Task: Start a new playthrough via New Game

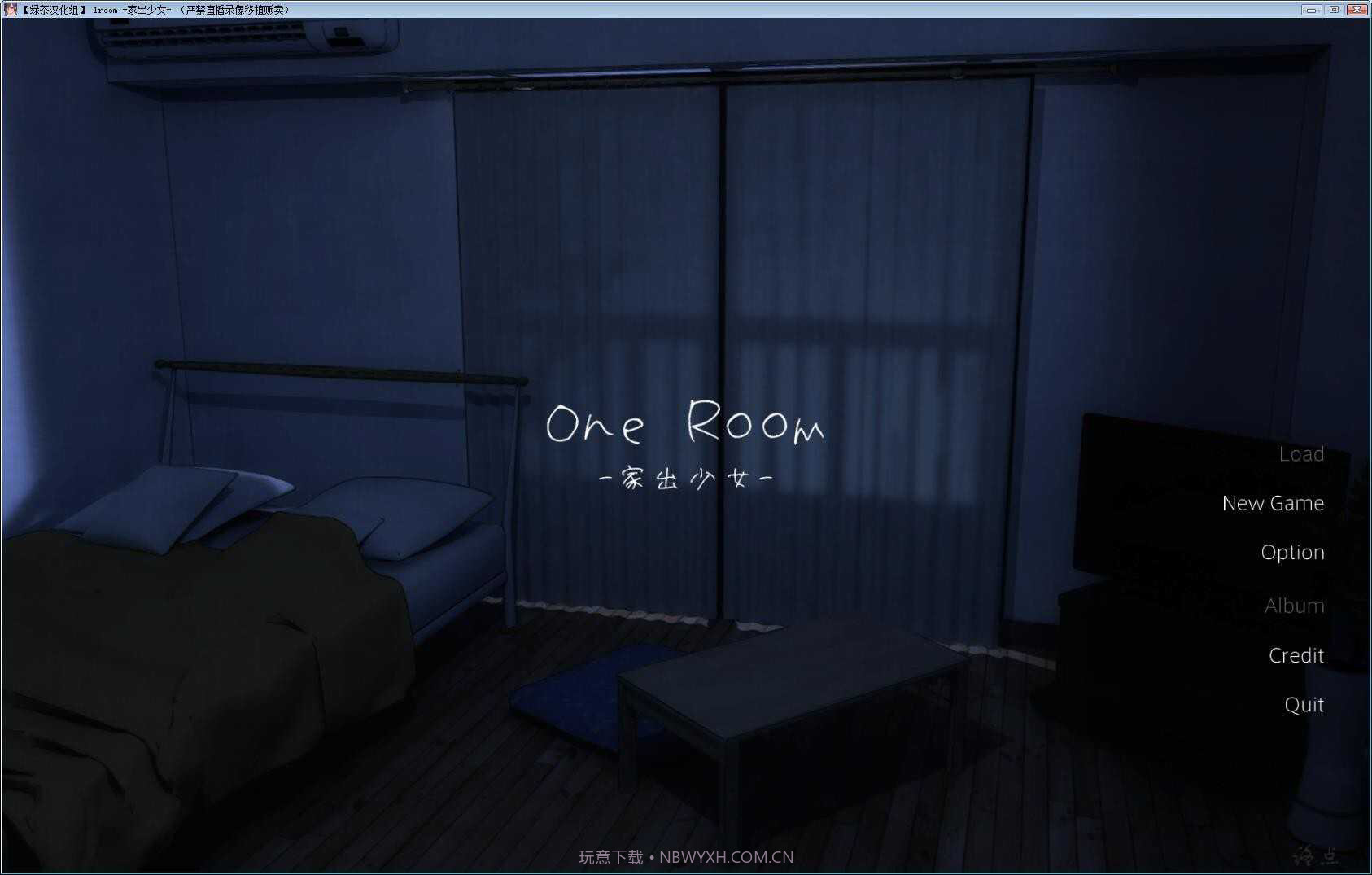Action: [x=1272, y=503]
